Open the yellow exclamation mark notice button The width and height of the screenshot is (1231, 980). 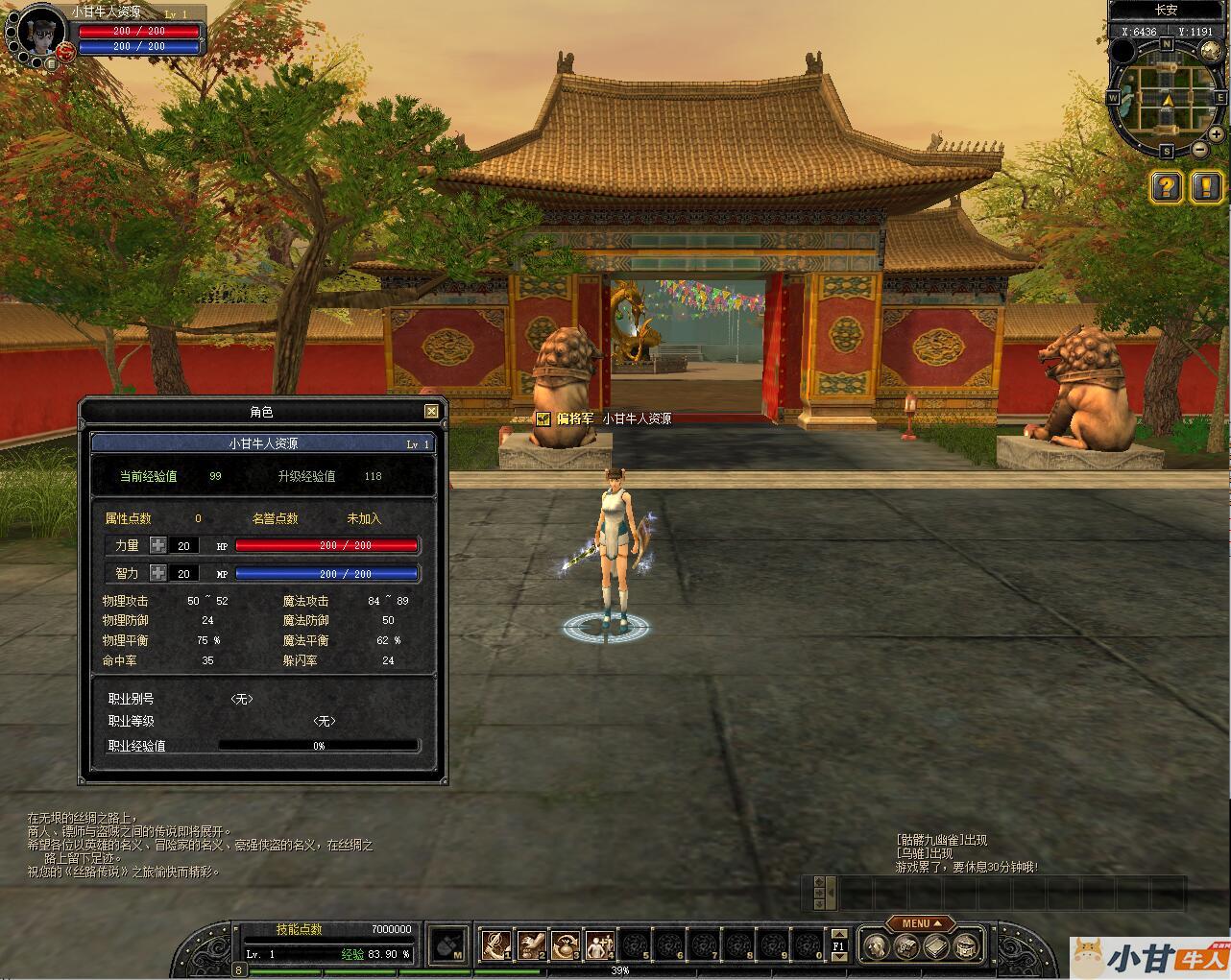point(1206,186)
